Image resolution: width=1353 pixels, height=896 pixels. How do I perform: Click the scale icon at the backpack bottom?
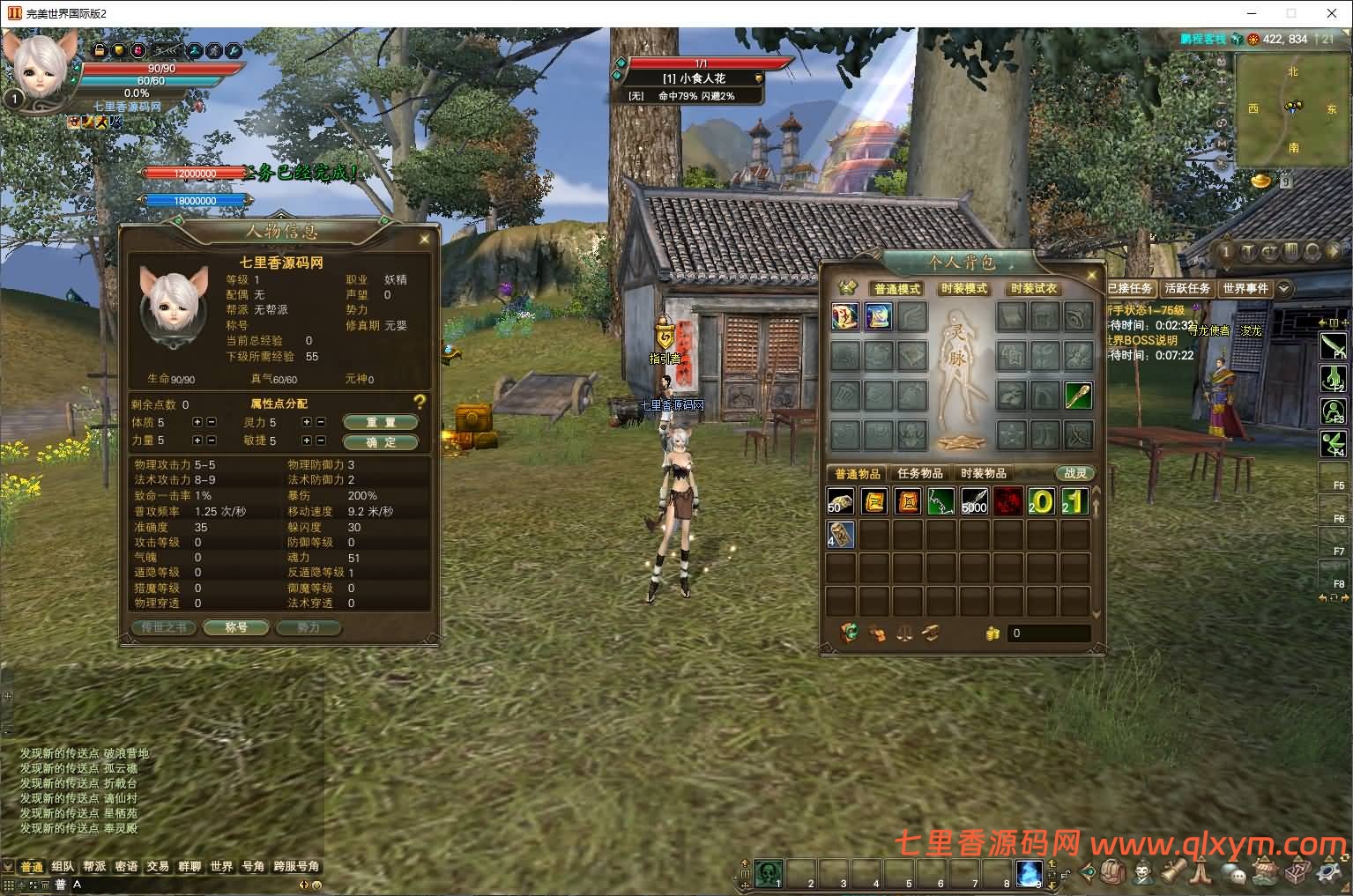click(903, 633)
